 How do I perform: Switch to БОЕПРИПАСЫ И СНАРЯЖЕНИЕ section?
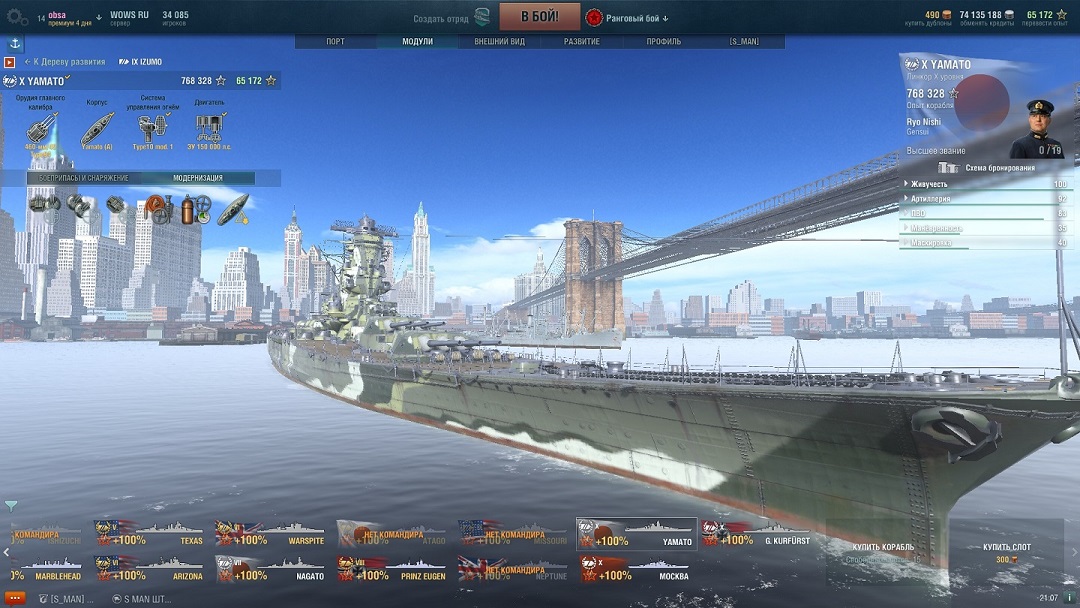click(84, 178)
